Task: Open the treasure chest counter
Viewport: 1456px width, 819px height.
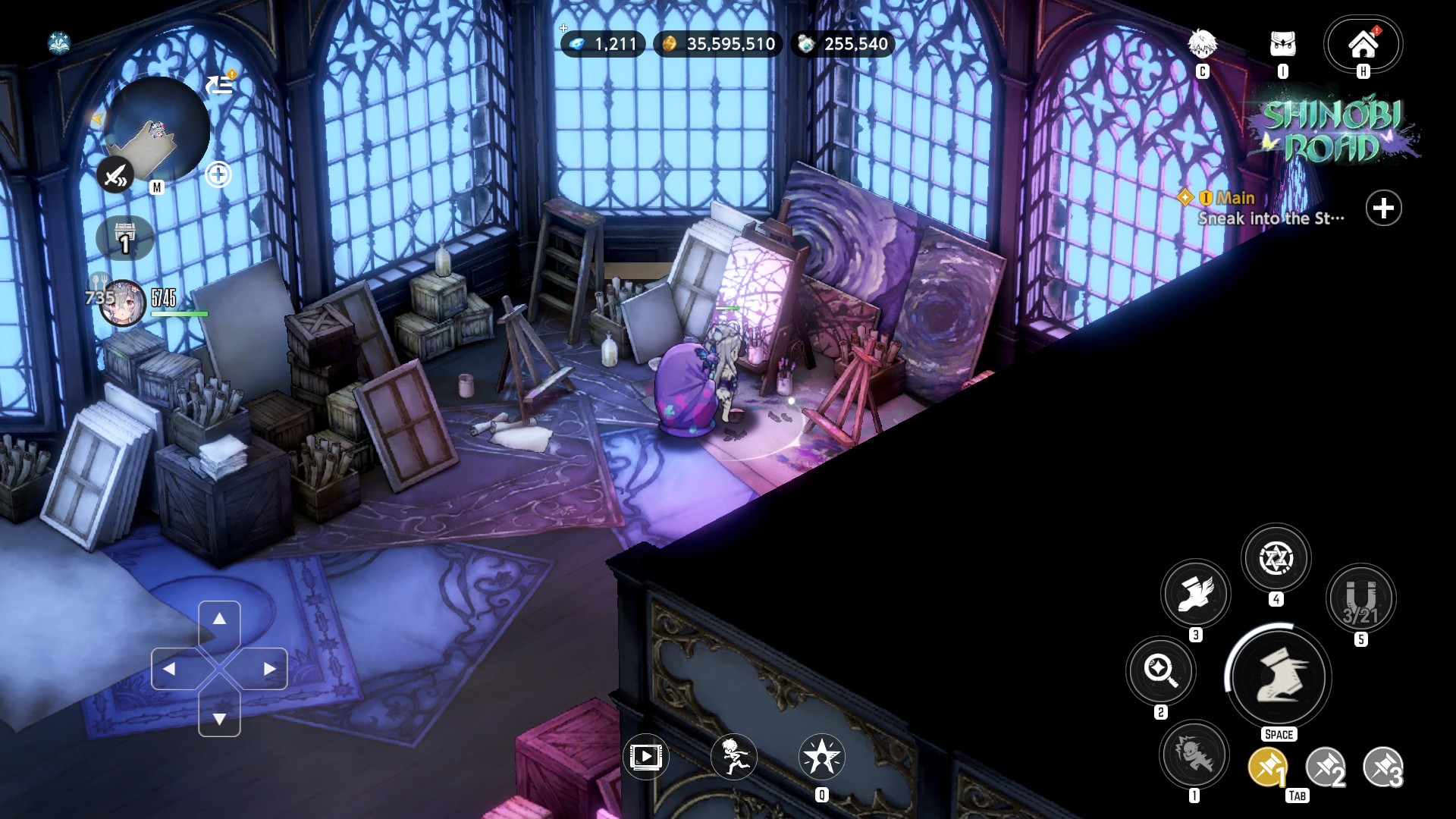Action: [125, 238]
